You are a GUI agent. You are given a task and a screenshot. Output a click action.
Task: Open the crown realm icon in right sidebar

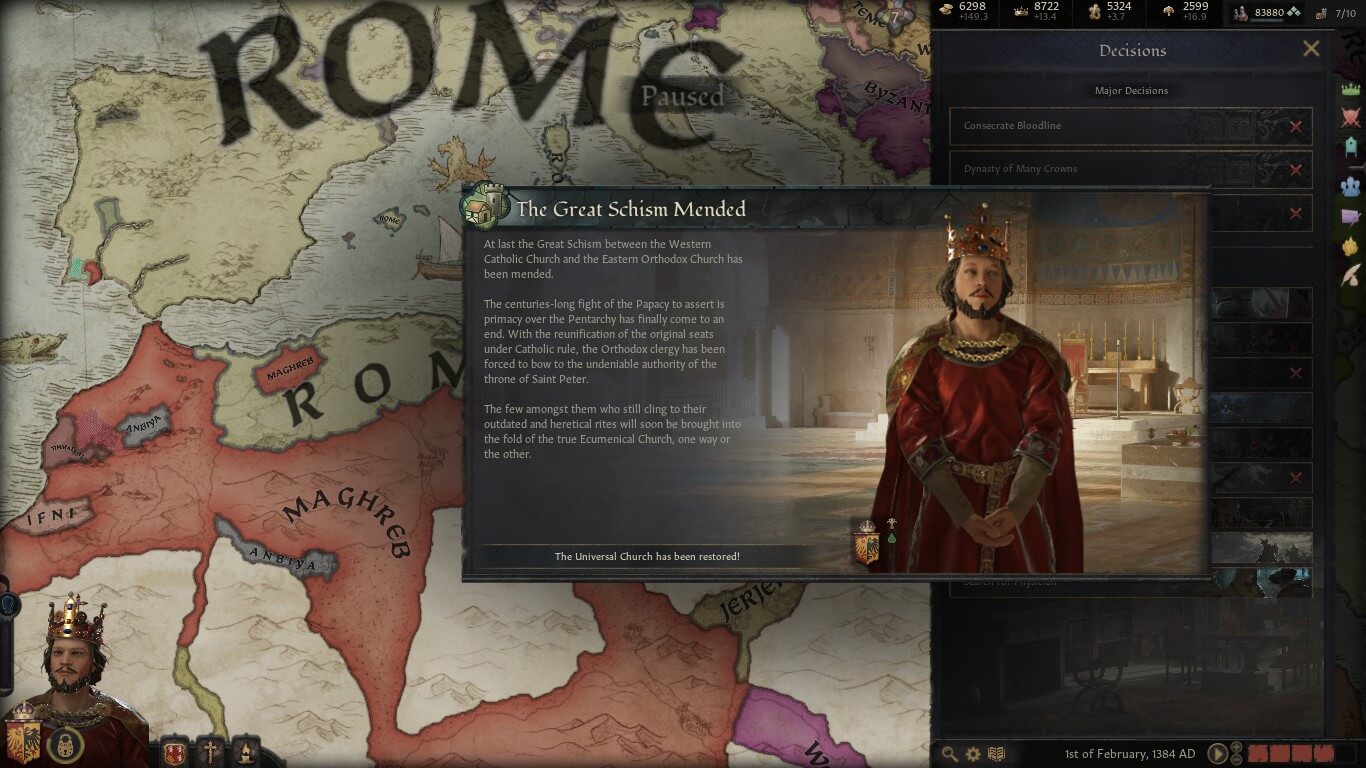(x=1352, y=90)
